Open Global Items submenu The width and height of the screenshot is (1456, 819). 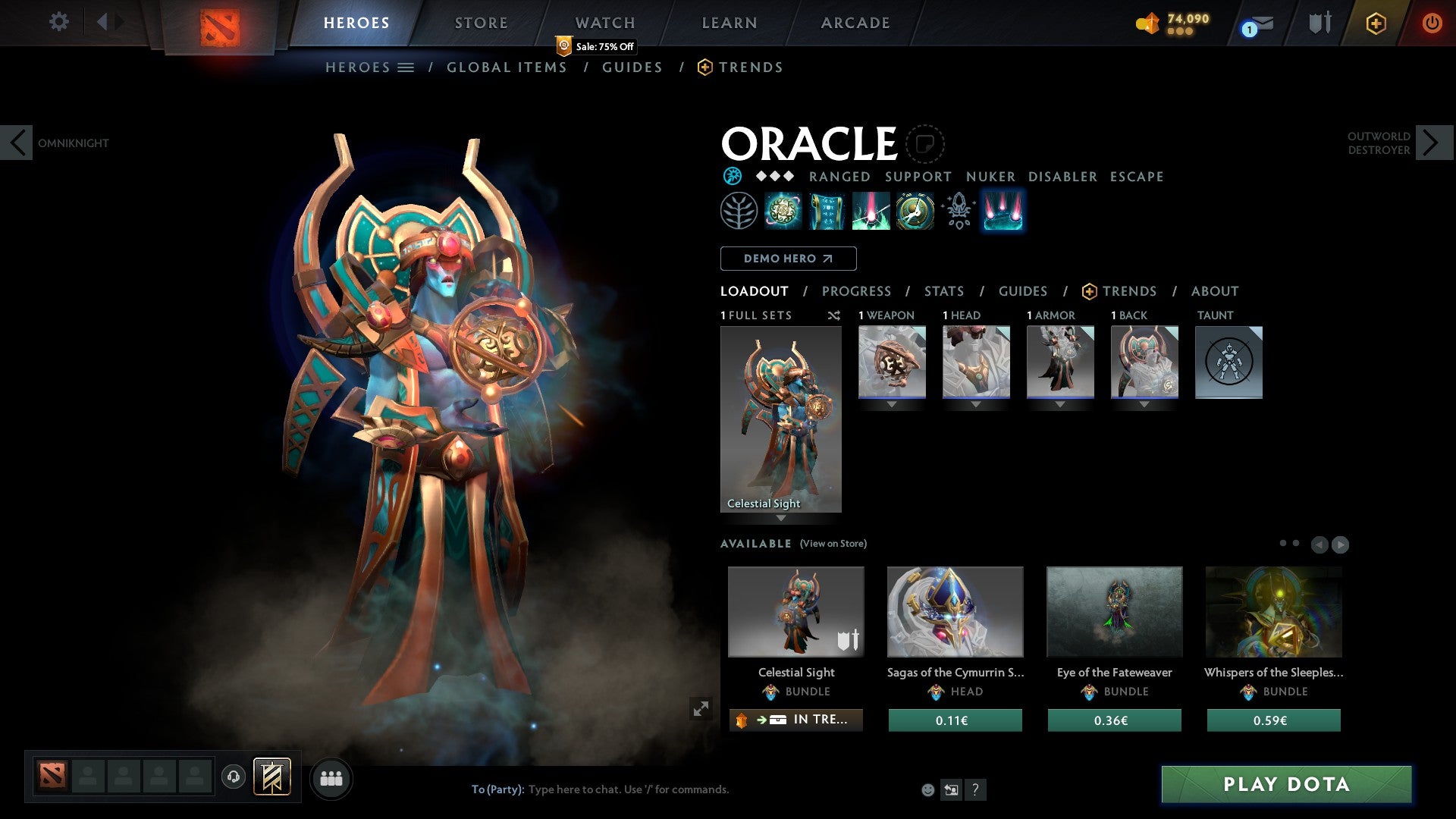507,67
